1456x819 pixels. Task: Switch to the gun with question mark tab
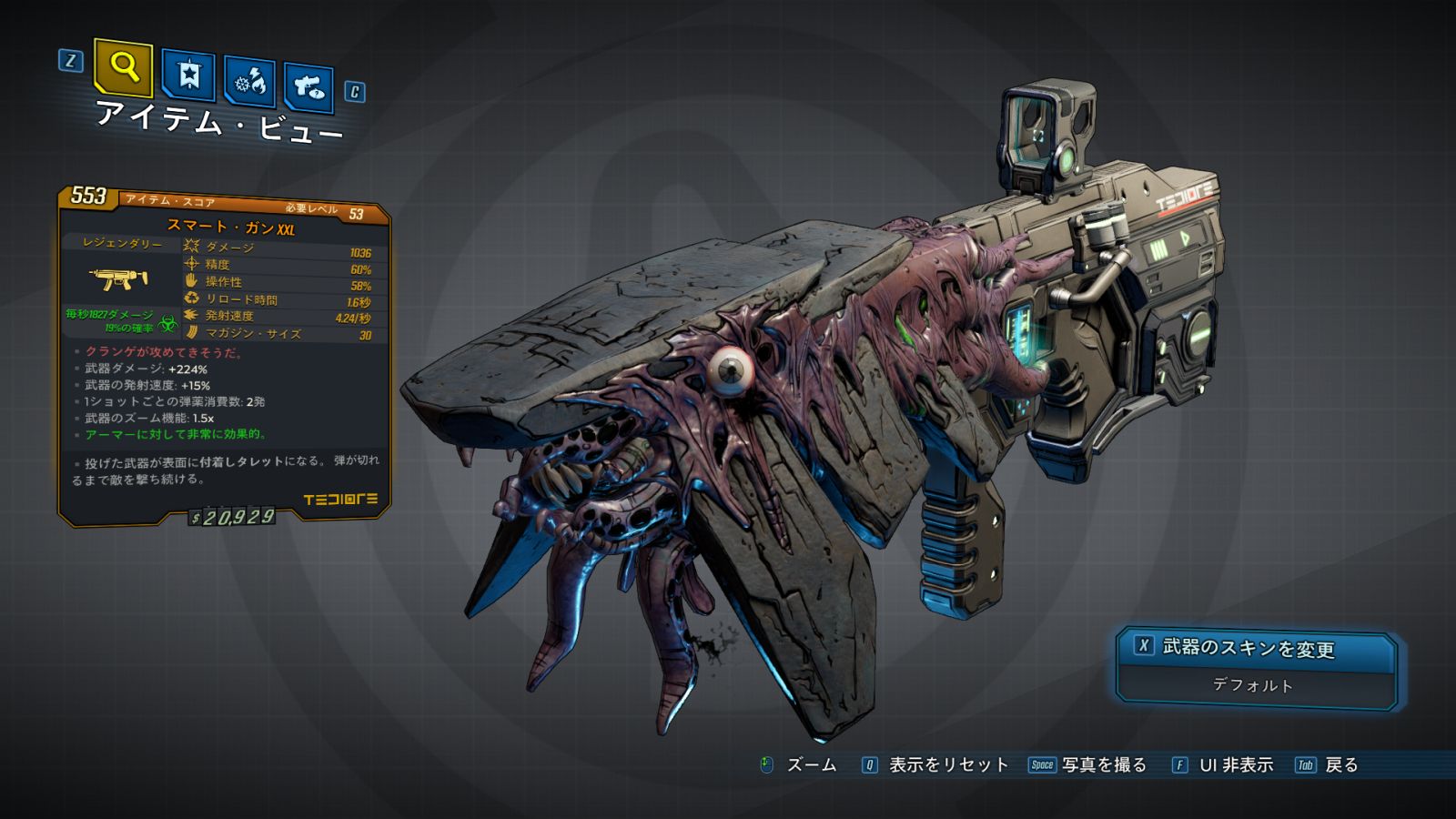click(308, 87)
